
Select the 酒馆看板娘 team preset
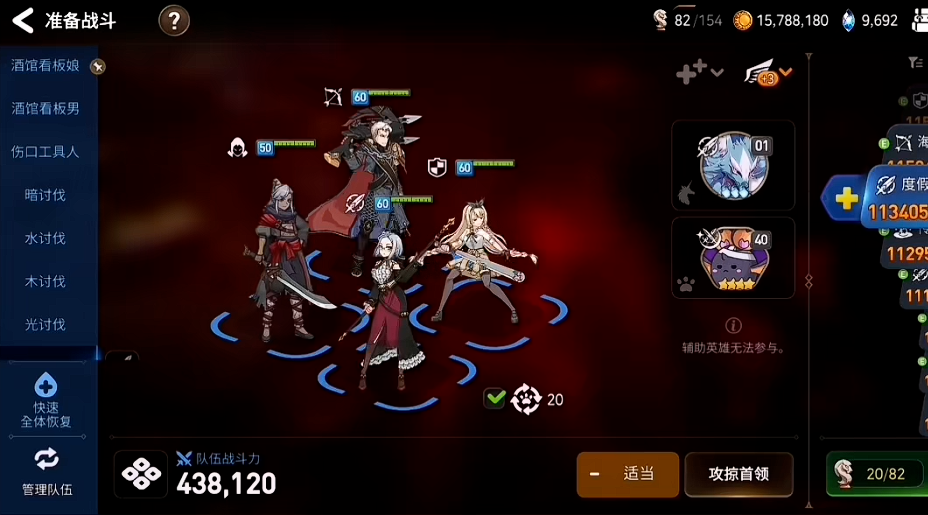(x=46, y=66)
